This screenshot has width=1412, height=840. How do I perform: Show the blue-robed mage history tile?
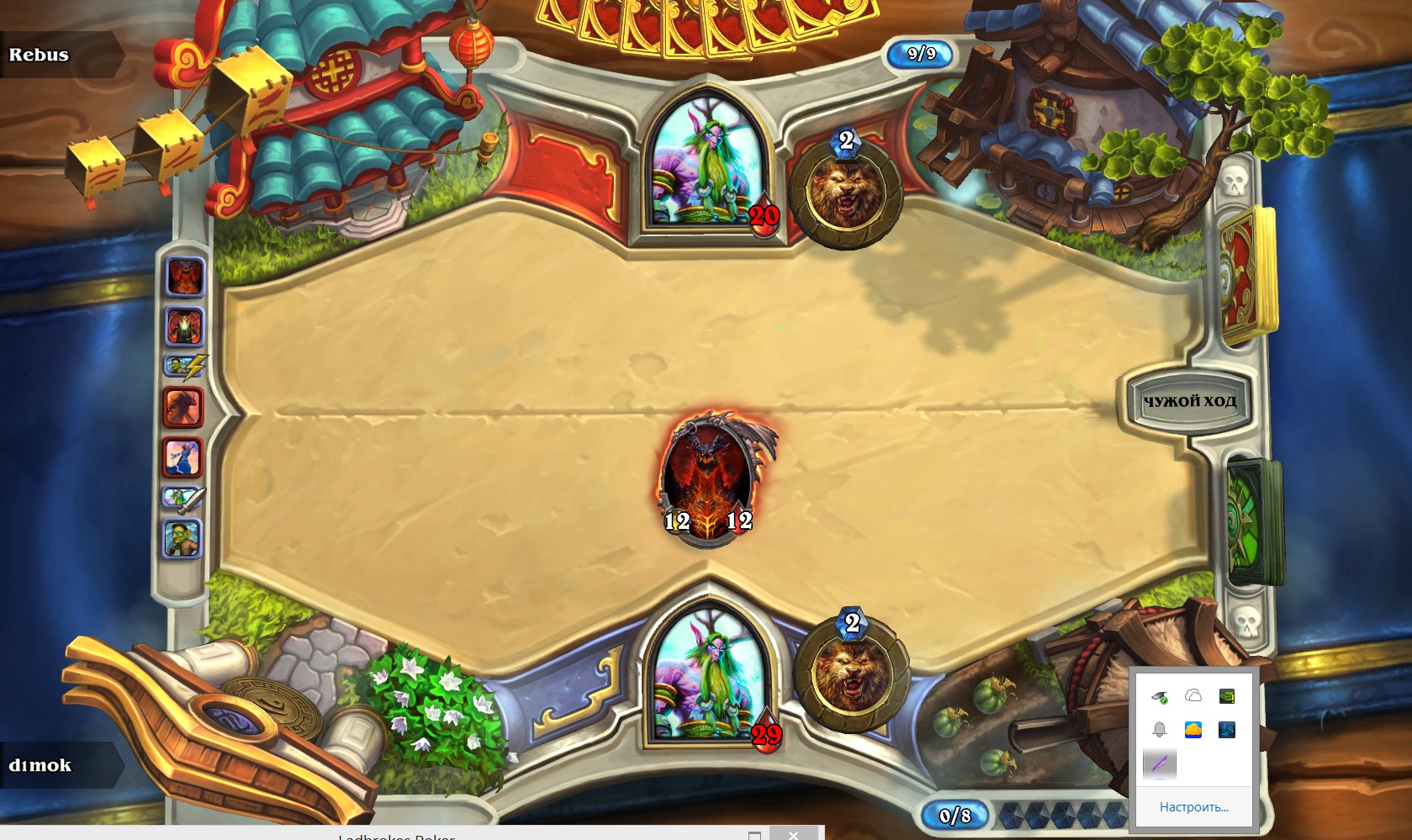[x=182, y=457]
